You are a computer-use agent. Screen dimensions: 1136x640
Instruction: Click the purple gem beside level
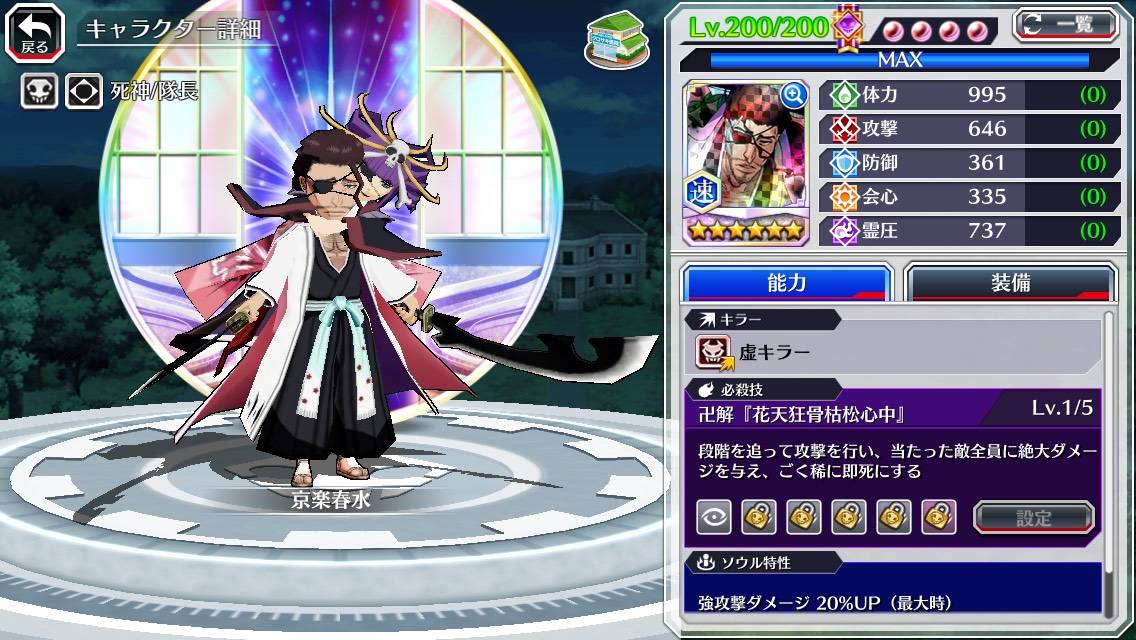(x=848, y=27)
